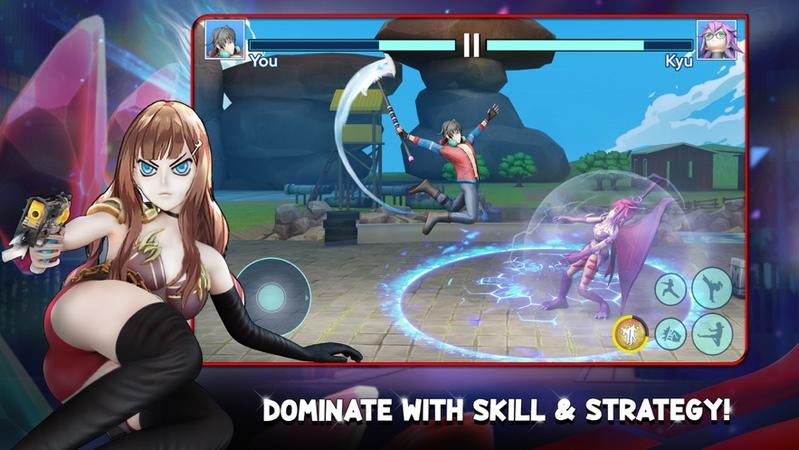Select your player portrait

pos(225,41)
